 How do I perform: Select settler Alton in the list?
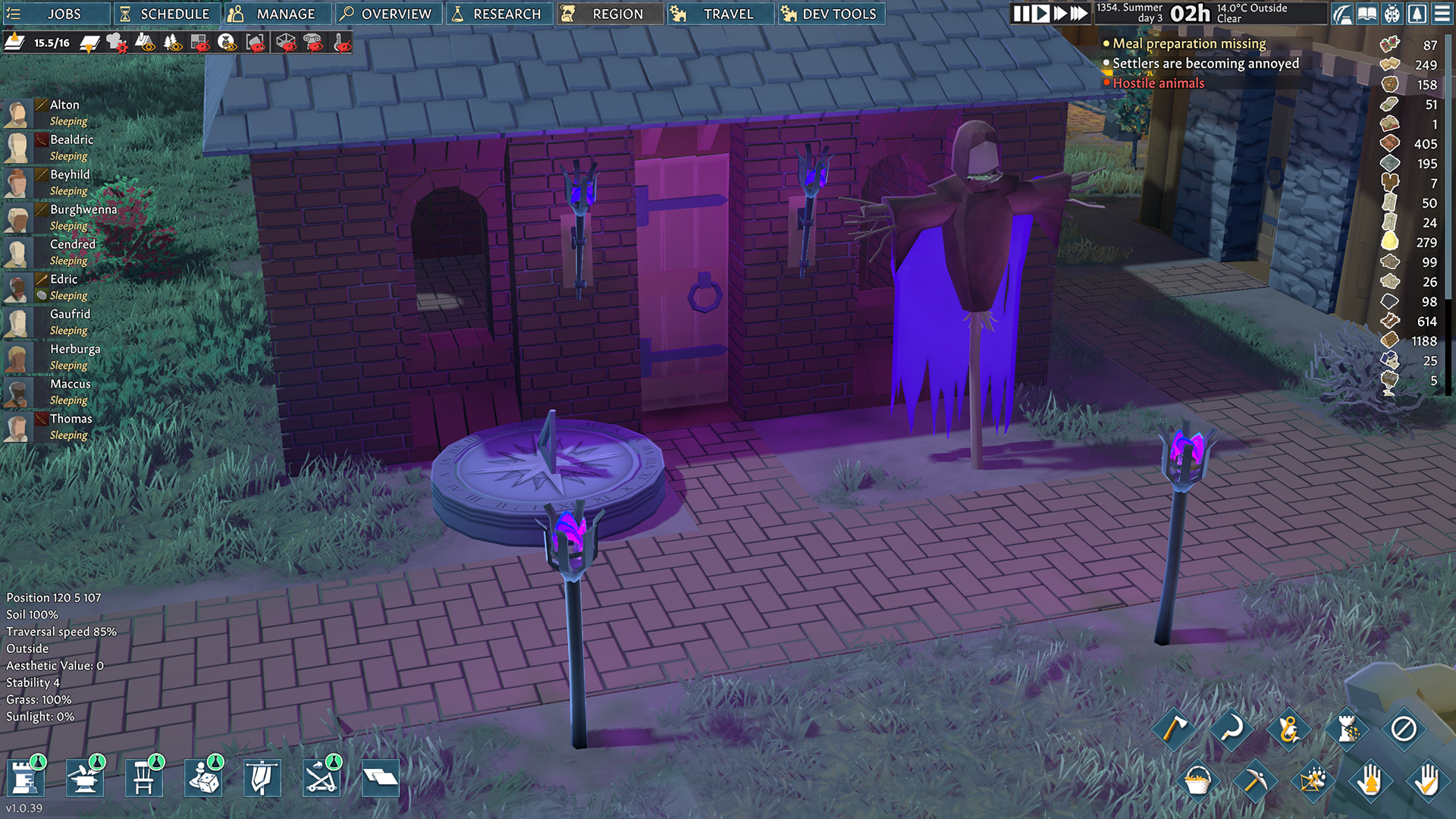tap(64, 105)
